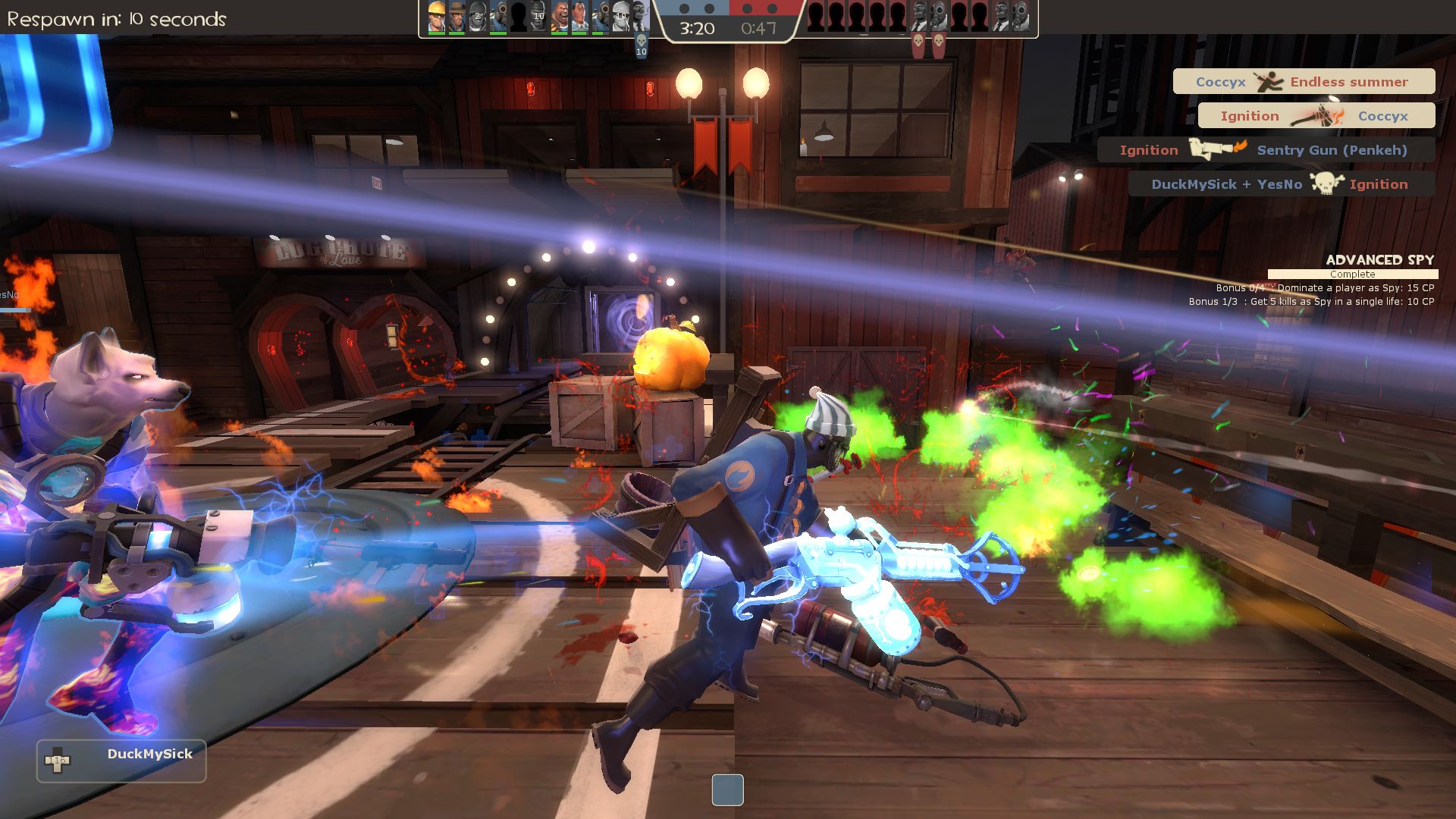
Task: Toggle the second RED control point dot
Action: tap(773, 10)
